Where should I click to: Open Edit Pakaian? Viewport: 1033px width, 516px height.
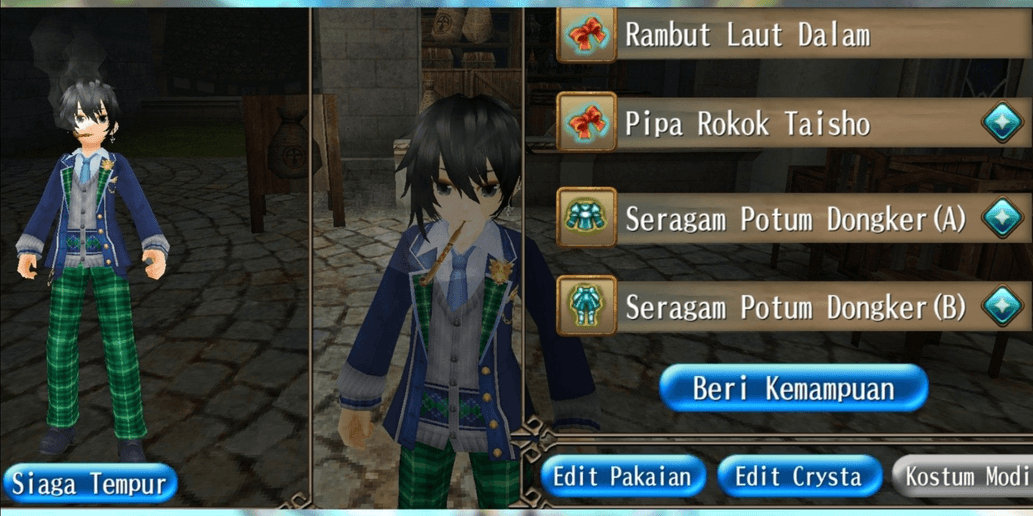(x=623, y=476)
